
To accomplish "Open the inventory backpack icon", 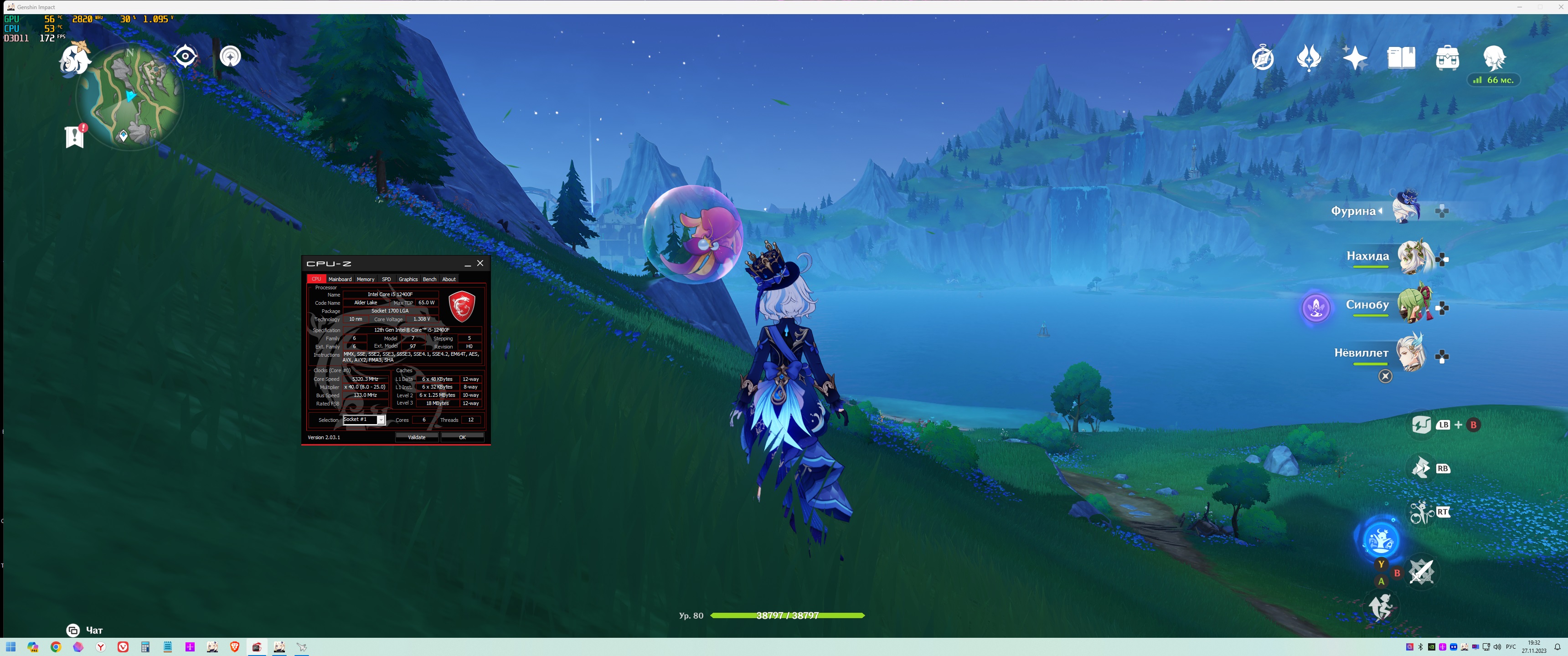I will point(1447,58).
